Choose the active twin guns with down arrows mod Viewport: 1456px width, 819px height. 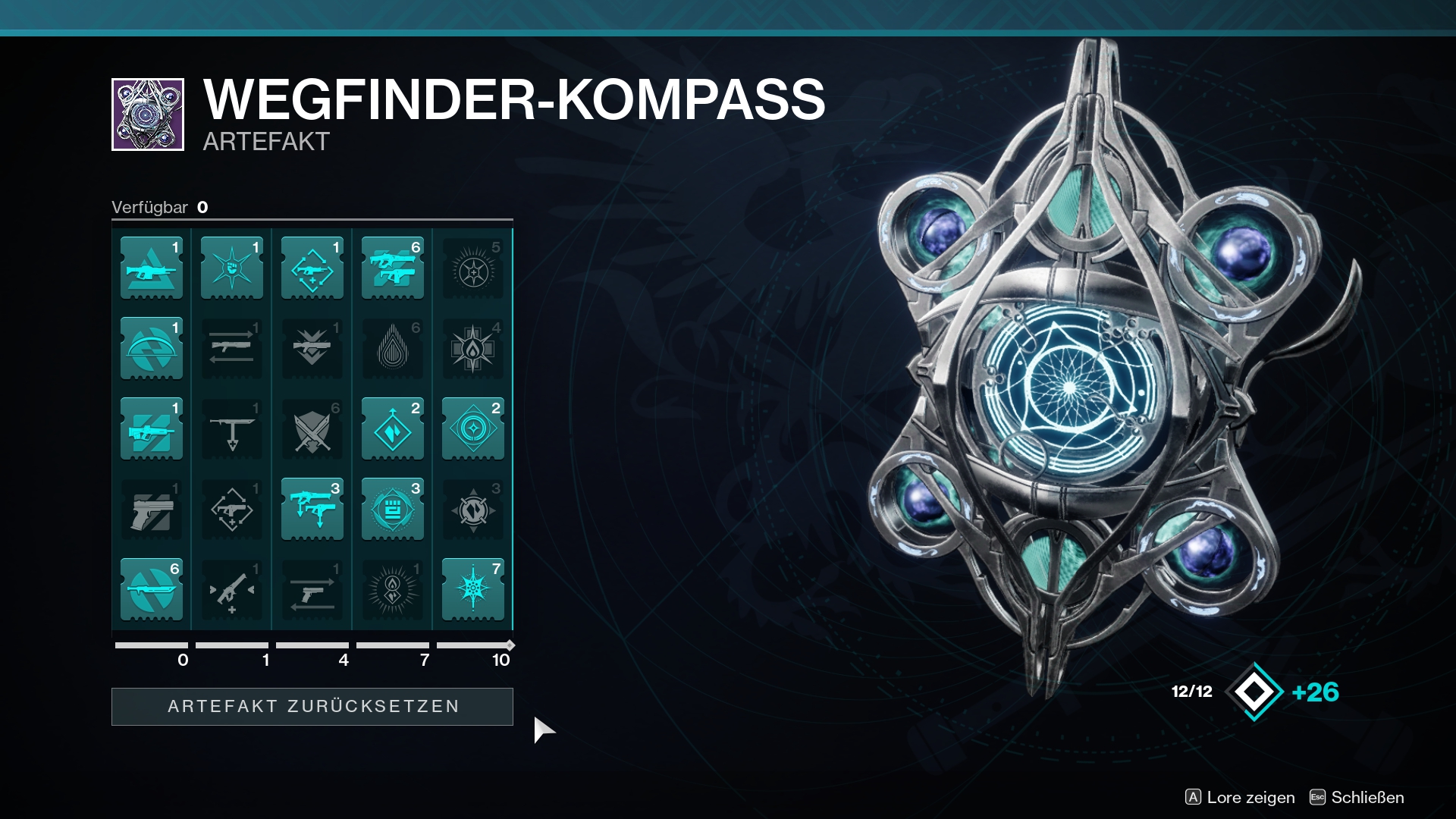(312, 510)
